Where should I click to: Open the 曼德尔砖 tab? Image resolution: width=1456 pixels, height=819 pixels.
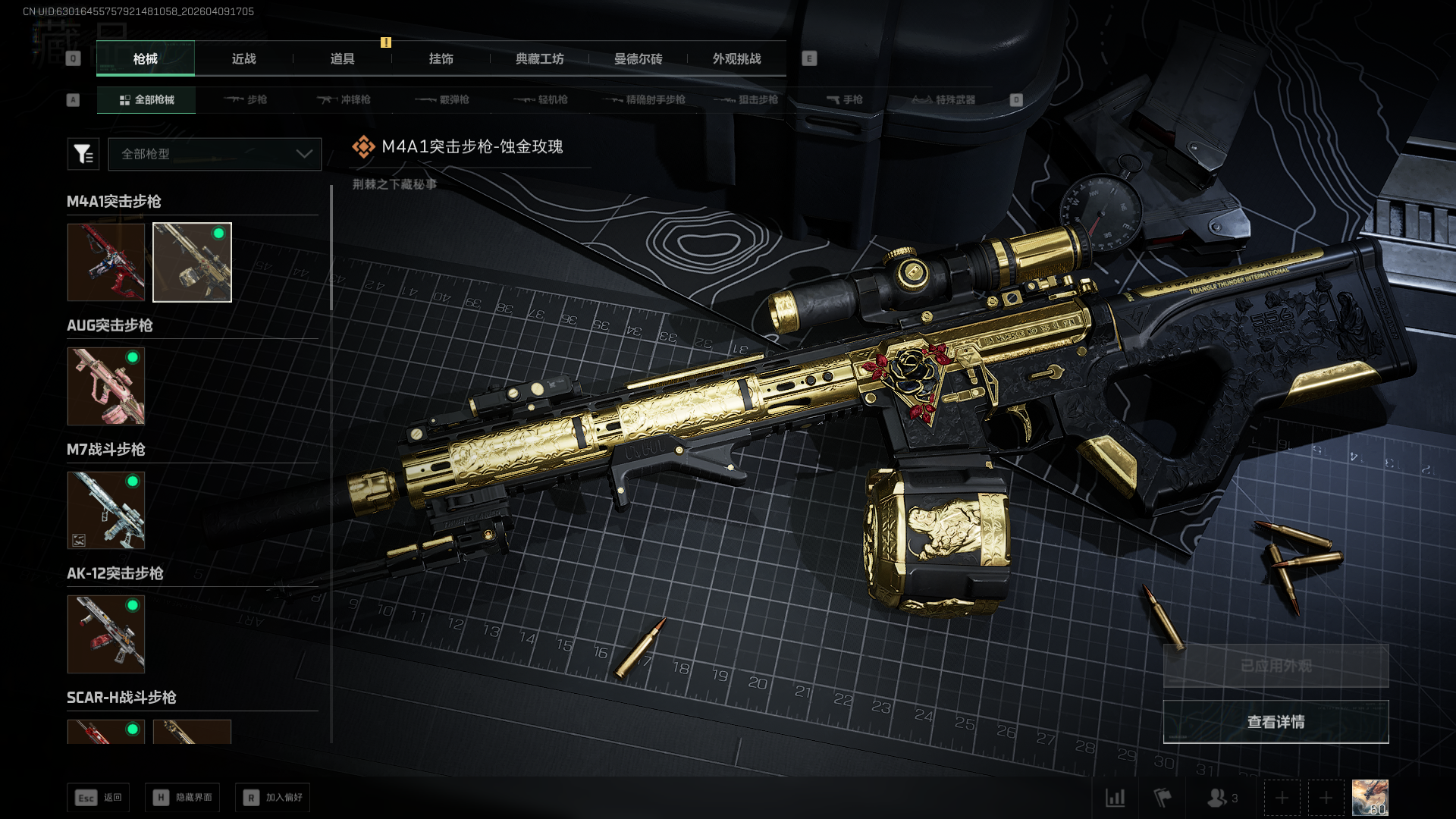pyautogui.click(x=638, y=59)
